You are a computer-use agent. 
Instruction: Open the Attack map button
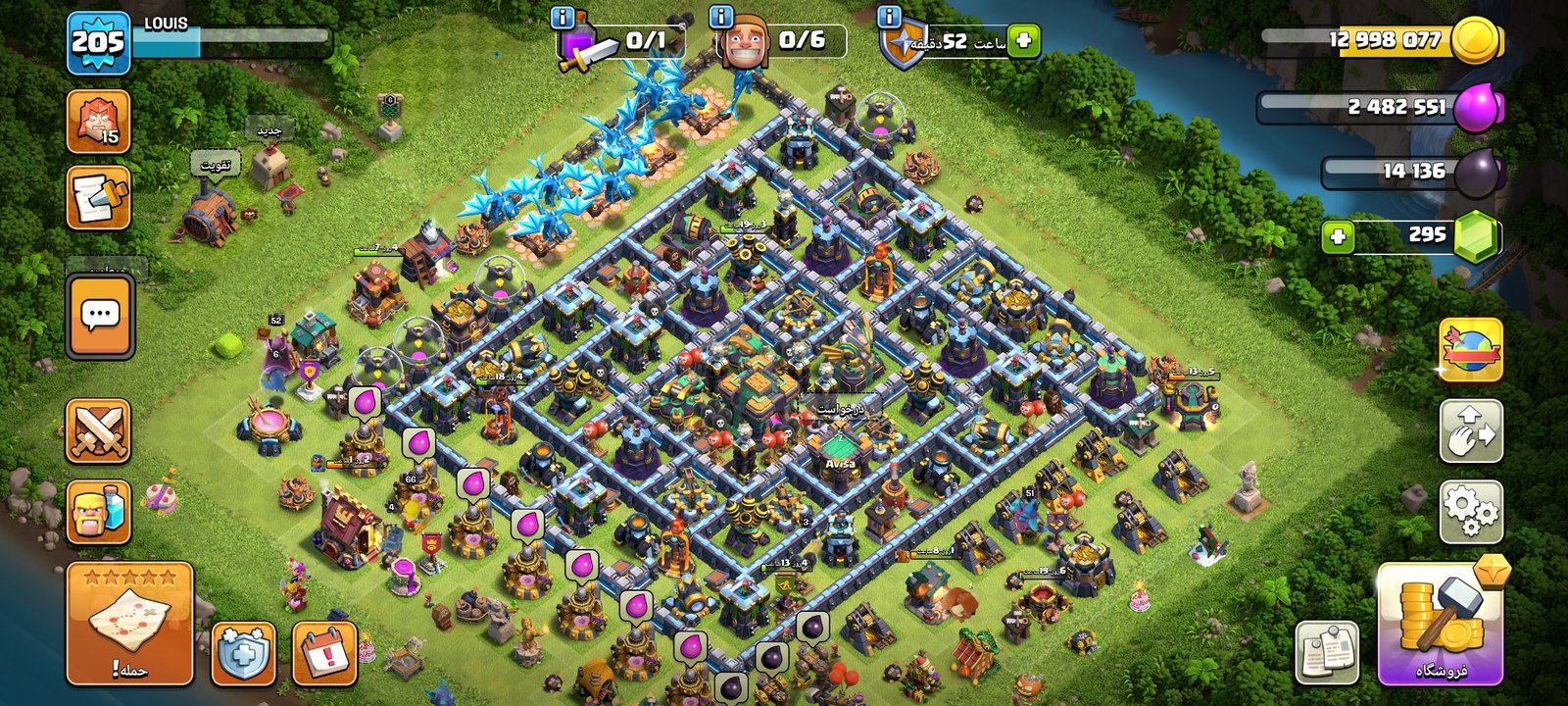129,624
